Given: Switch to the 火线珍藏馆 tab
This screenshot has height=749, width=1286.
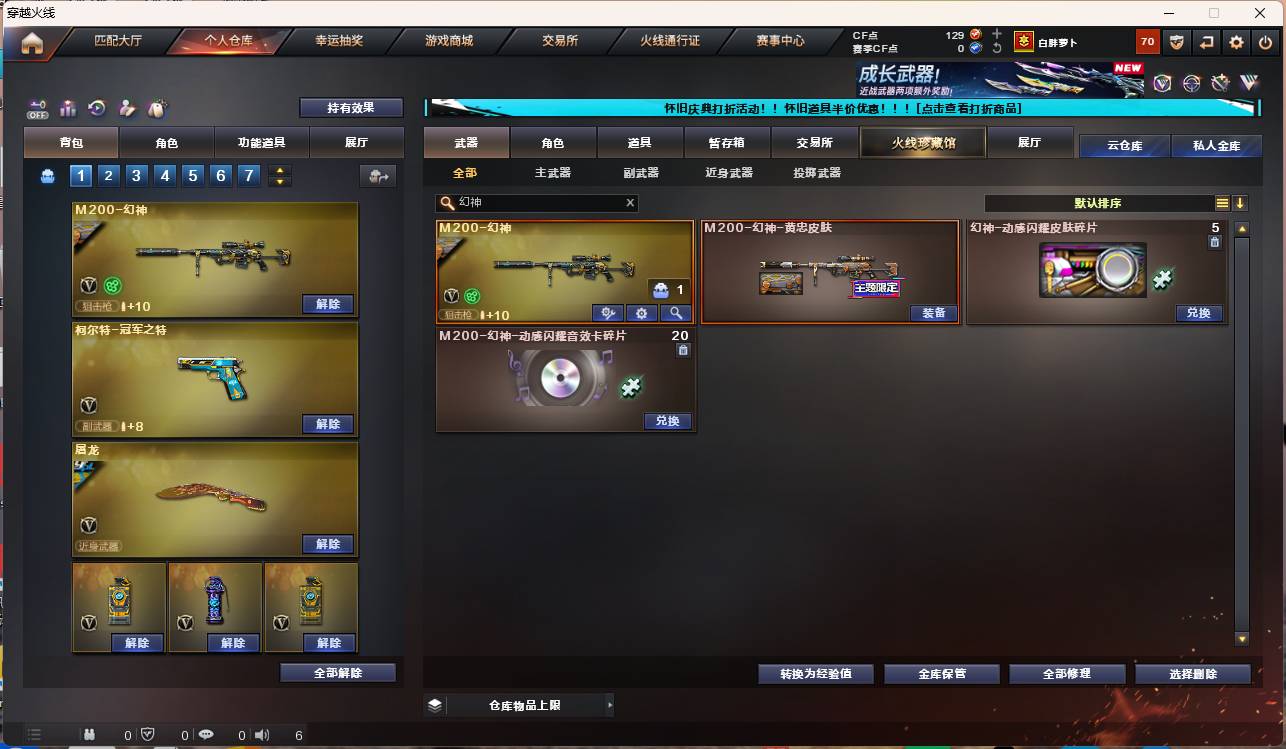Looking at the screenshot, I should [x=922, y=142].
